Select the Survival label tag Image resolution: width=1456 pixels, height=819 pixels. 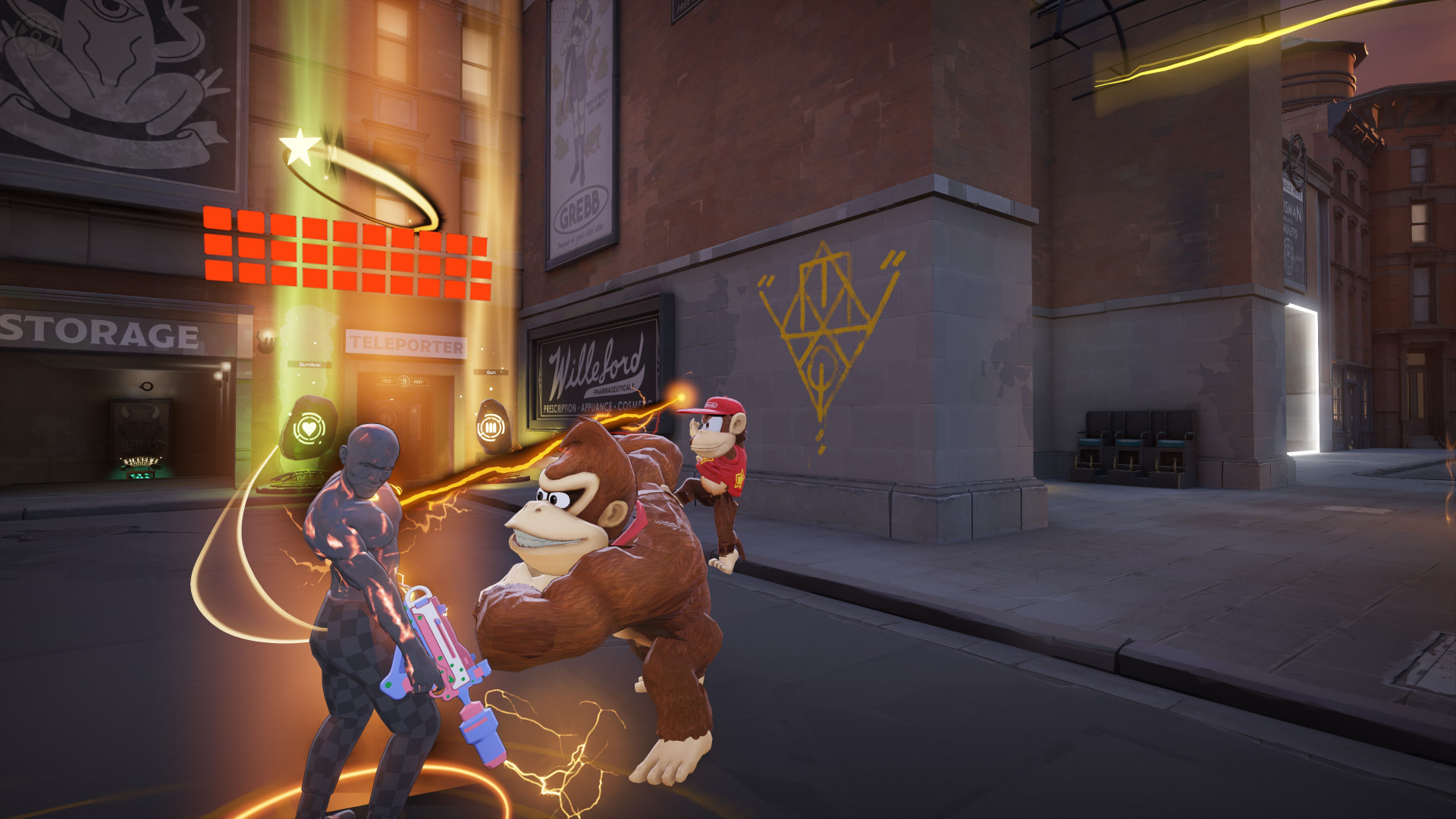pyautogui.click(x=309, y=365)
